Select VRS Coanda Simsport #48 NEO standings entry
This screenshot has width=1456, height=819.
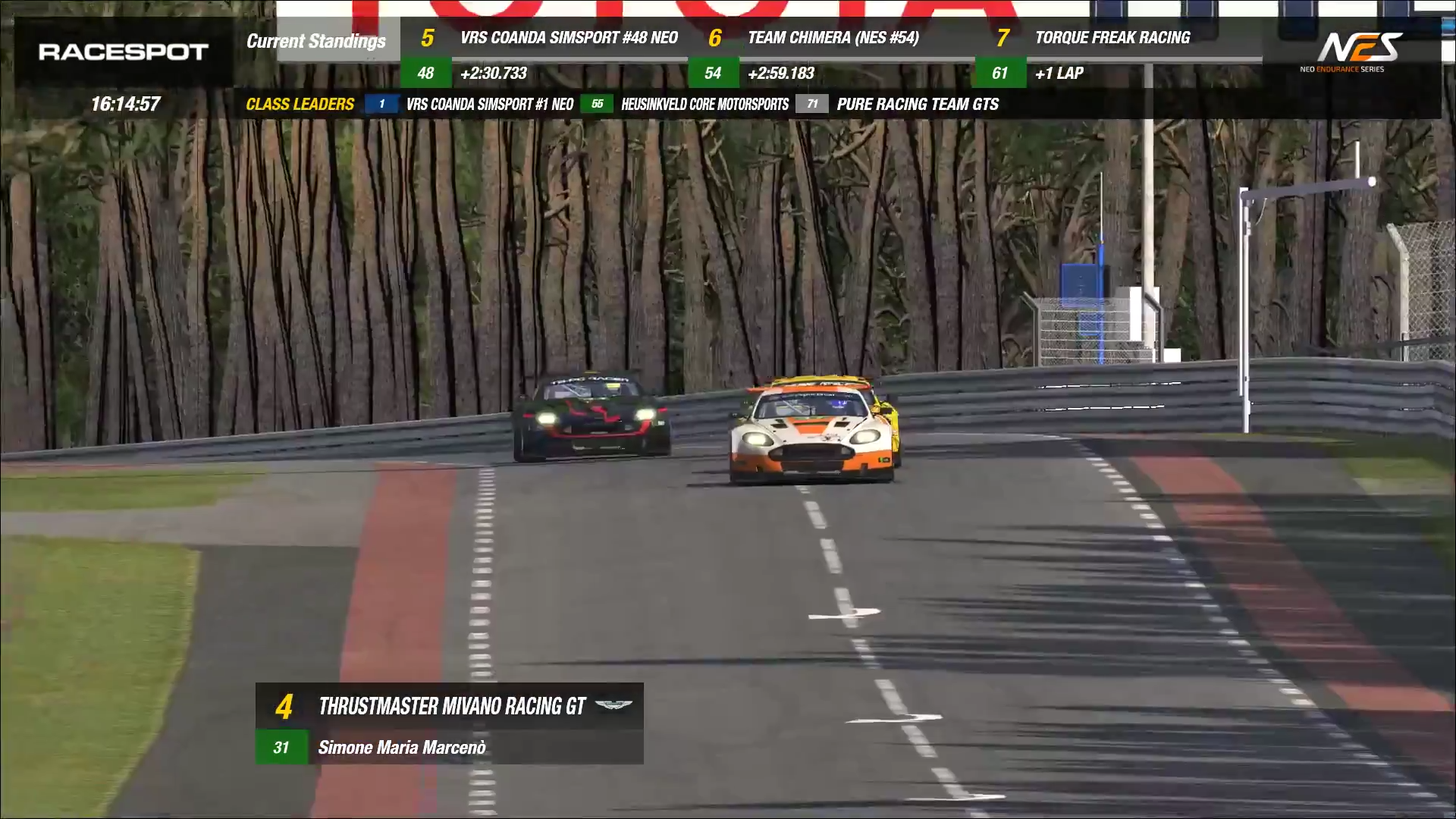click(568, 38)
